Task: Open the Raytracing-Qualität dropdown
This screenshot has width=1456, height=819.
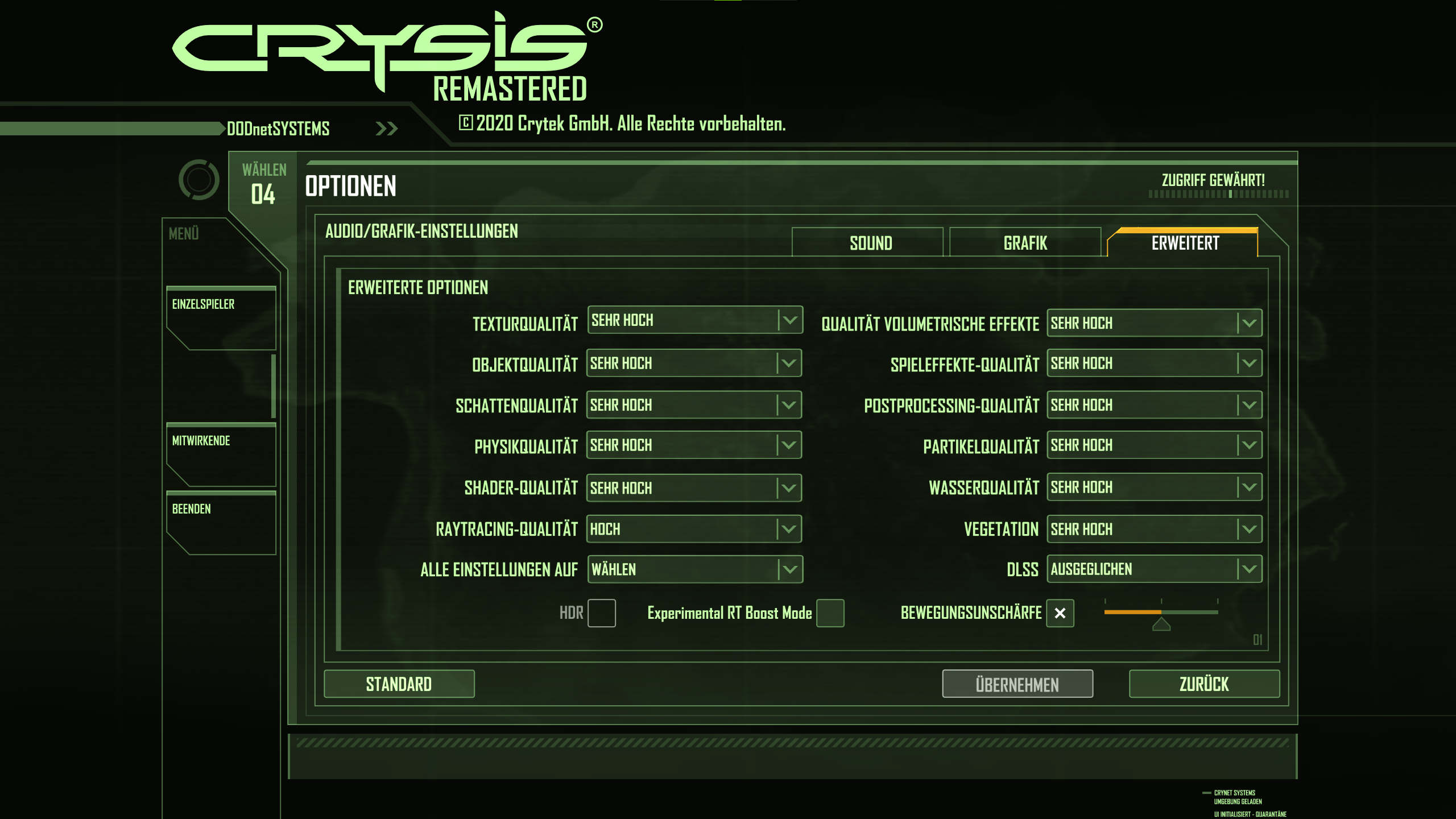Action: pyautogui.click(x=694, y=530)
